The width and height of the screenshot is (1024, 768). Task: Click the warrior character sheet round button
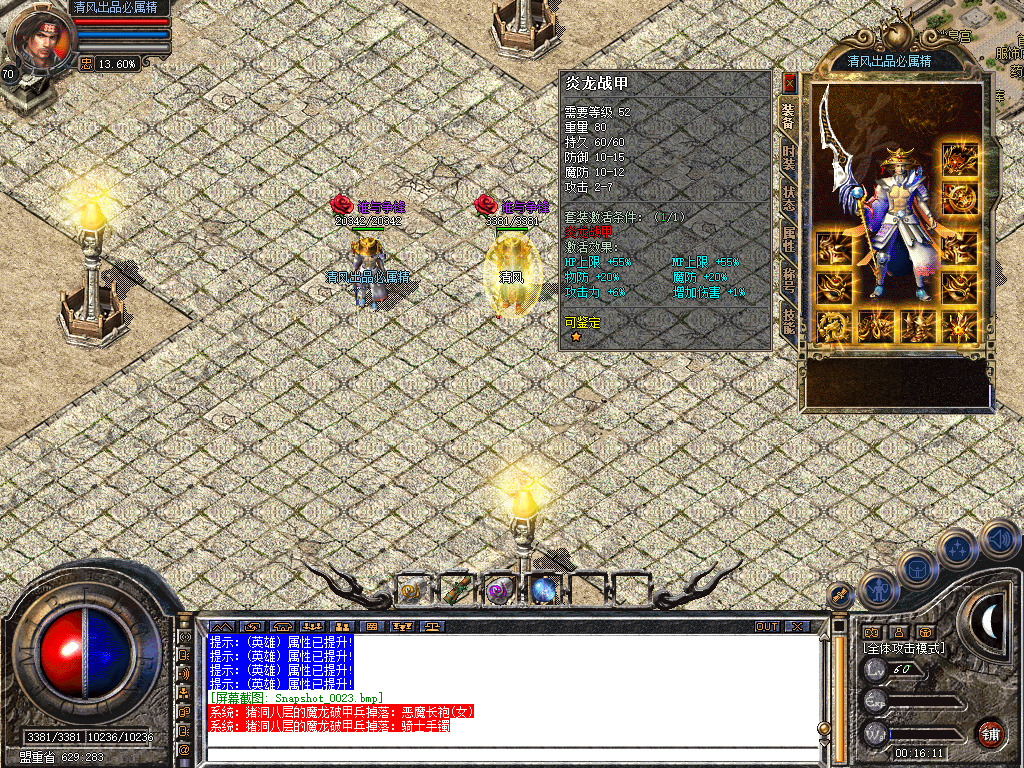877,590
